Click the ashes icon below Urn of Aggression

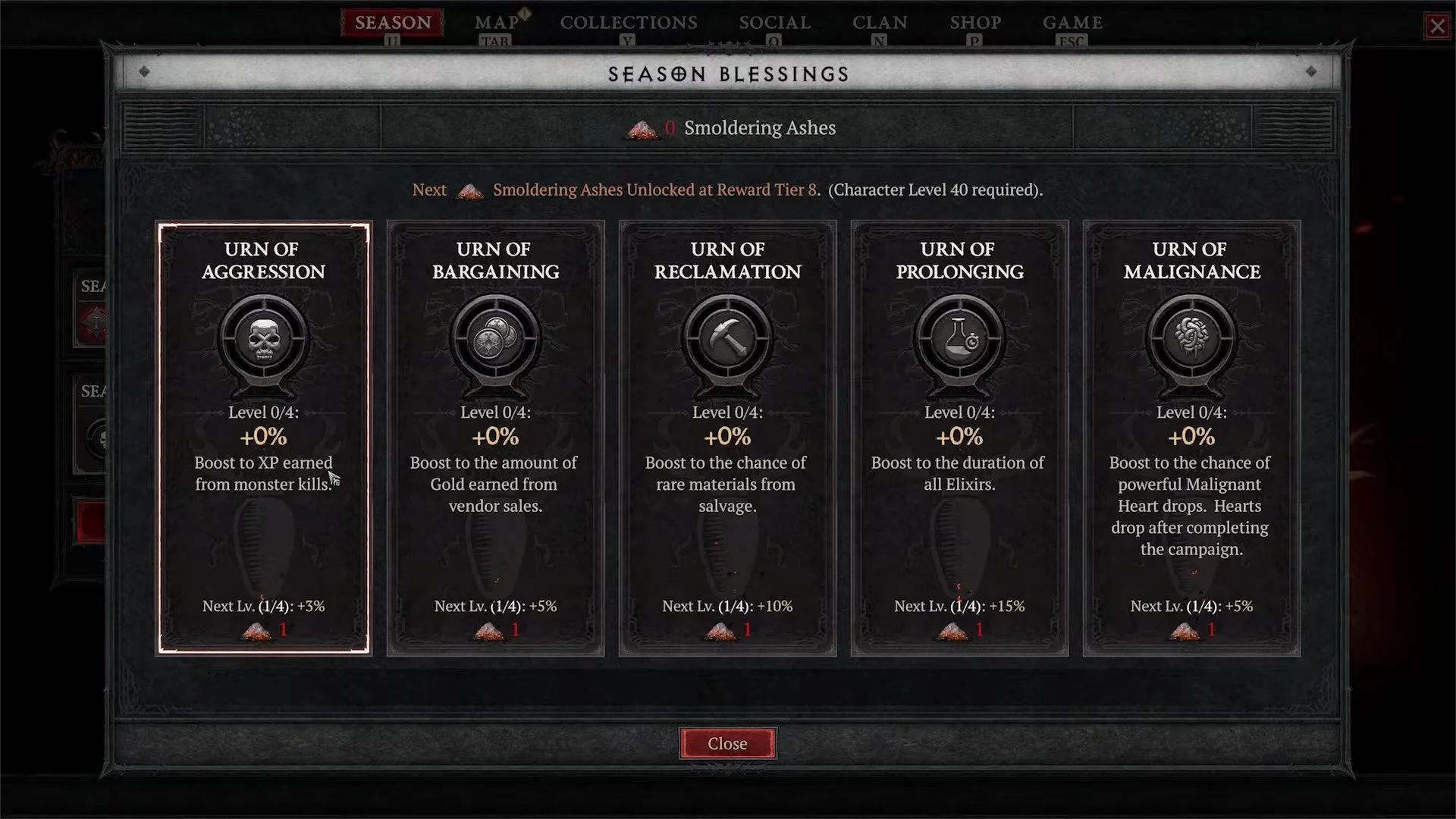tap(256, 629)
